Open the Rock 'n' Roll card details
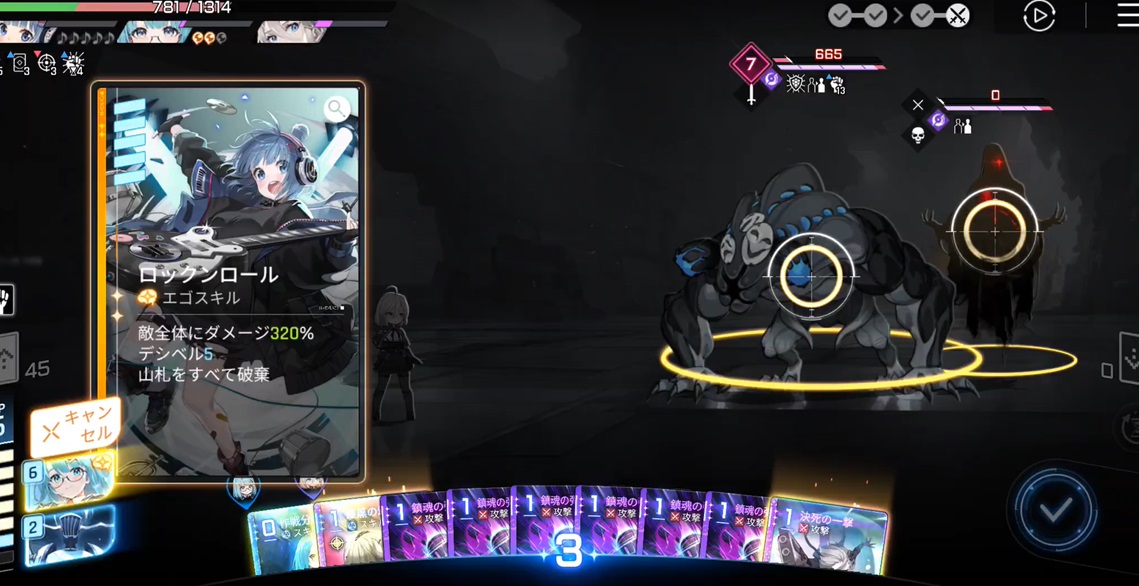Screen dimensions: 1139x586 [x=230, y=280]
